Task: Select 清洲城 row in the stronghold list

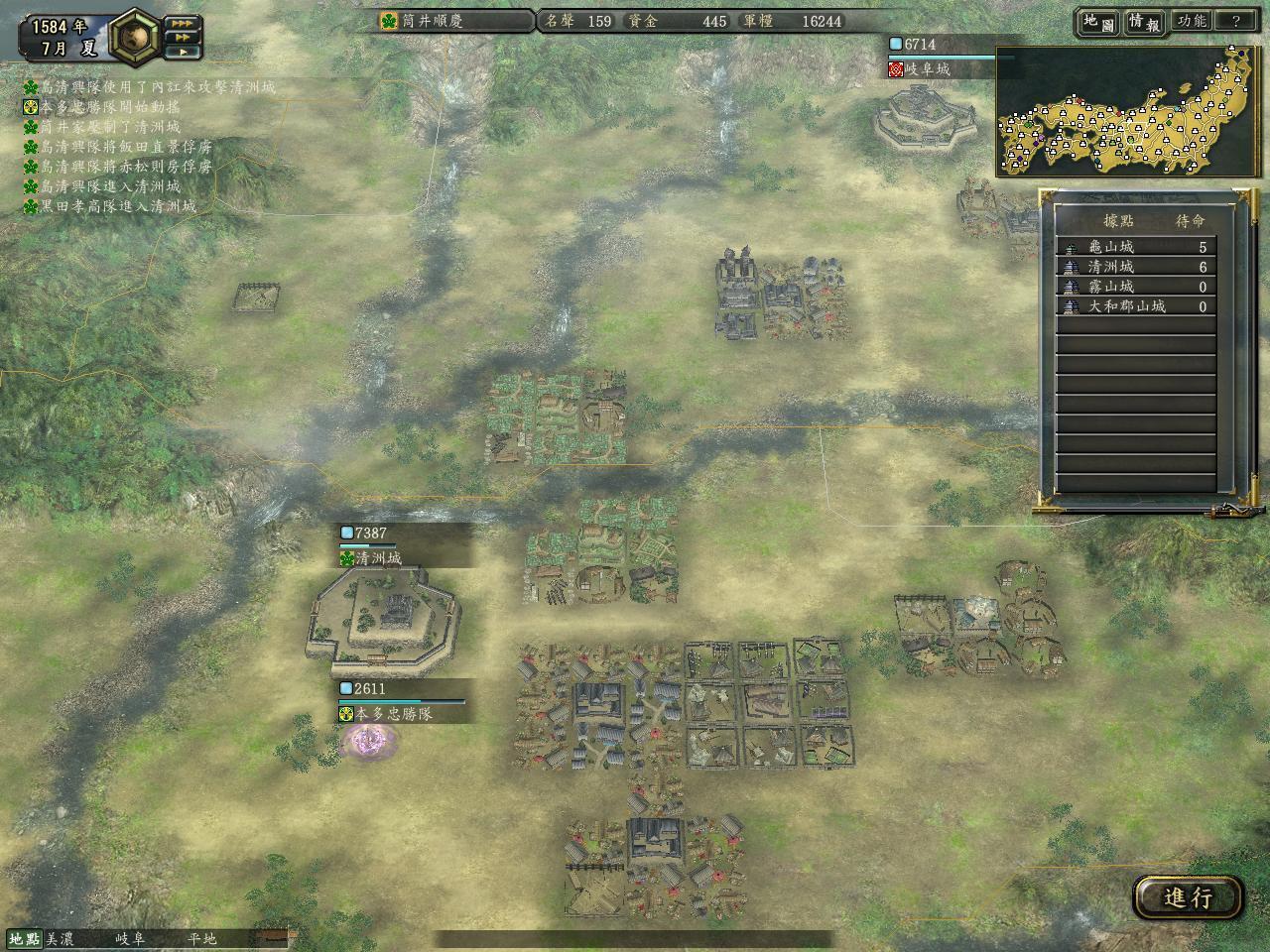Action: pos(1137,267)
